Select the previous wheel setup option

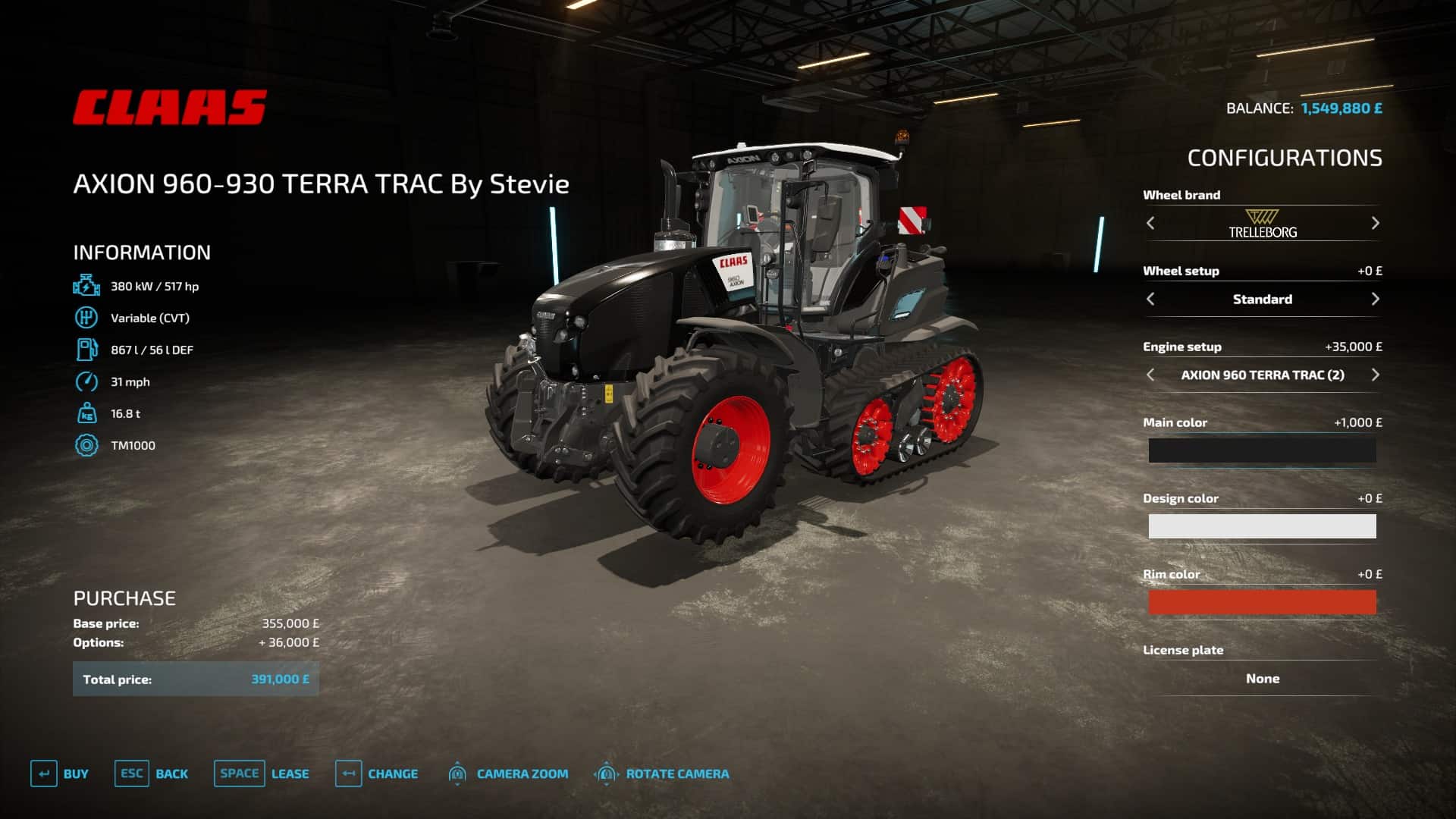point(1150,299)
